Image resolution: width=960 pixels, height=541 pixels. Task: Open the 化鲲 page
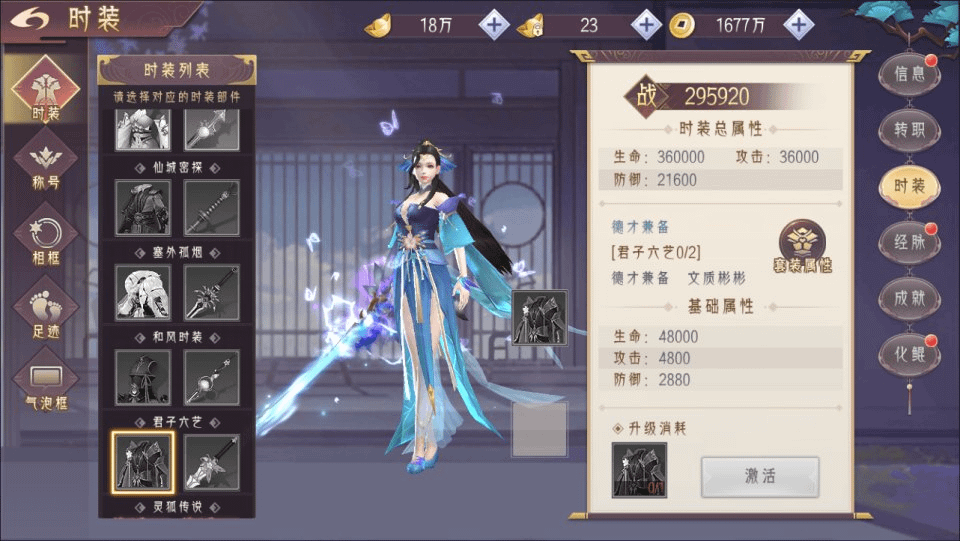(x=909, y=354)
